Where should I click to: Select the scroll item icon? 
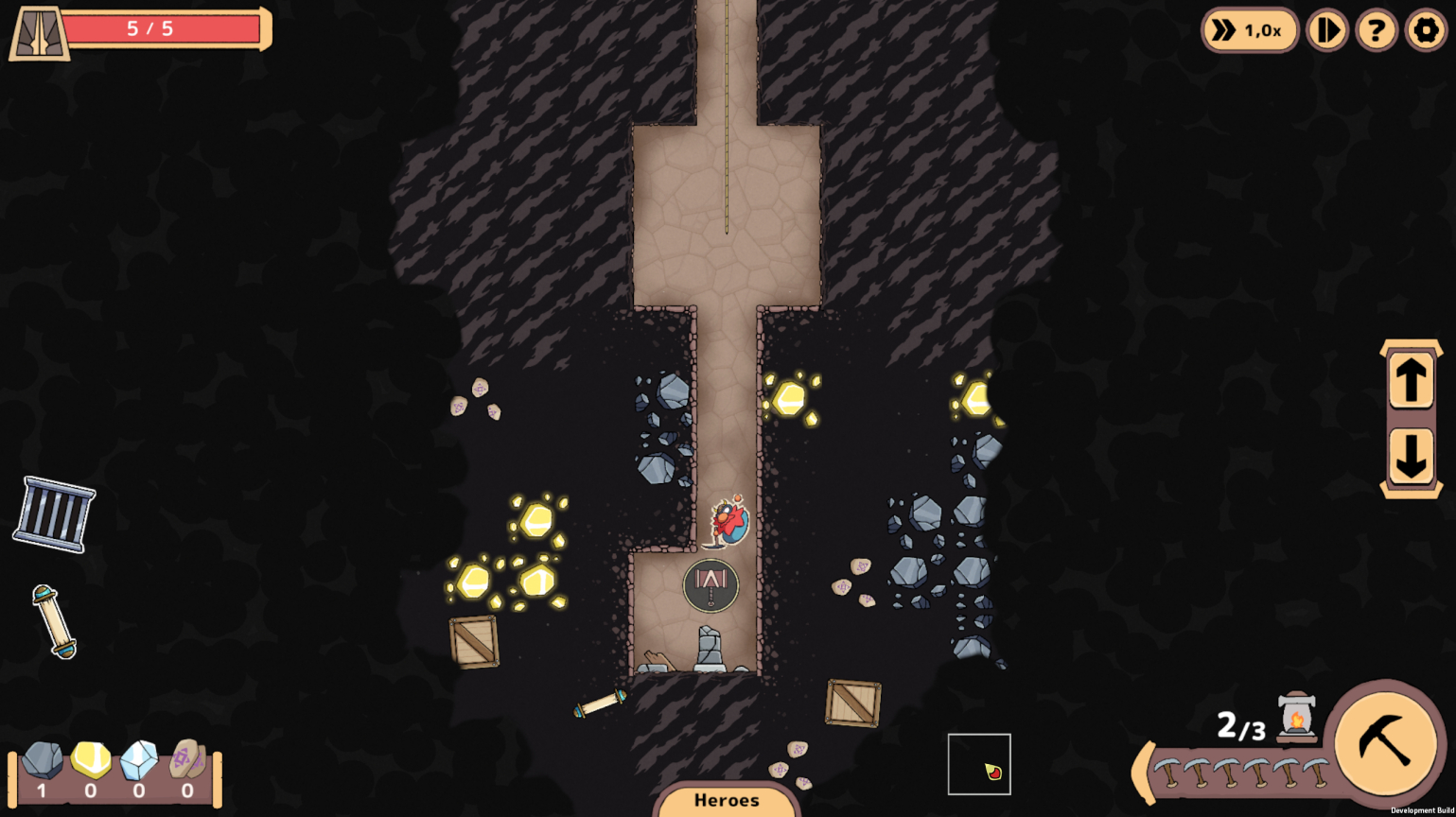pos(55,621)
